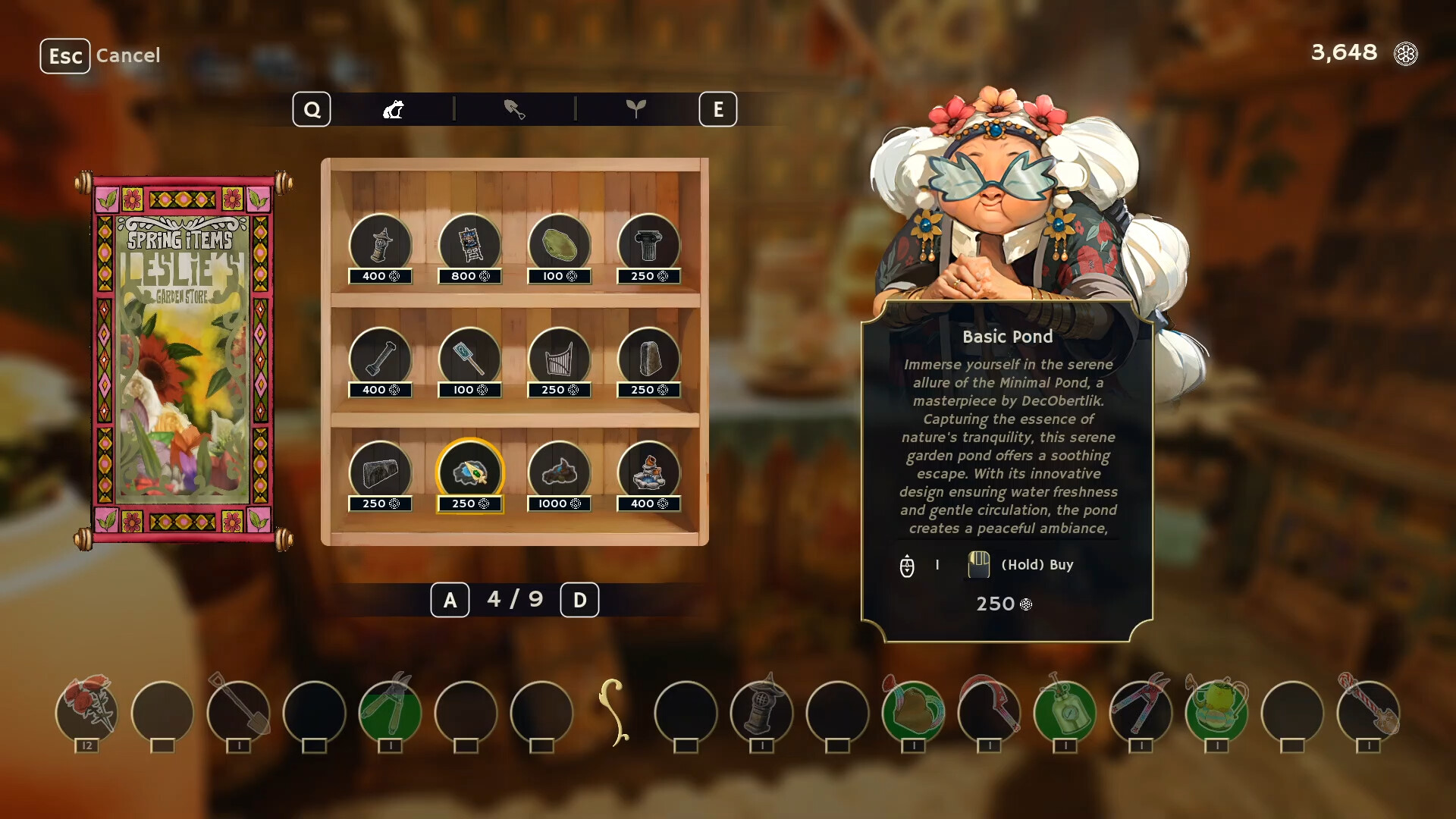Image resolution: width=1456 pixels, height=819 pixels.
Task: Select the standing stone on the middle shelf
Action: coord(648,359)
